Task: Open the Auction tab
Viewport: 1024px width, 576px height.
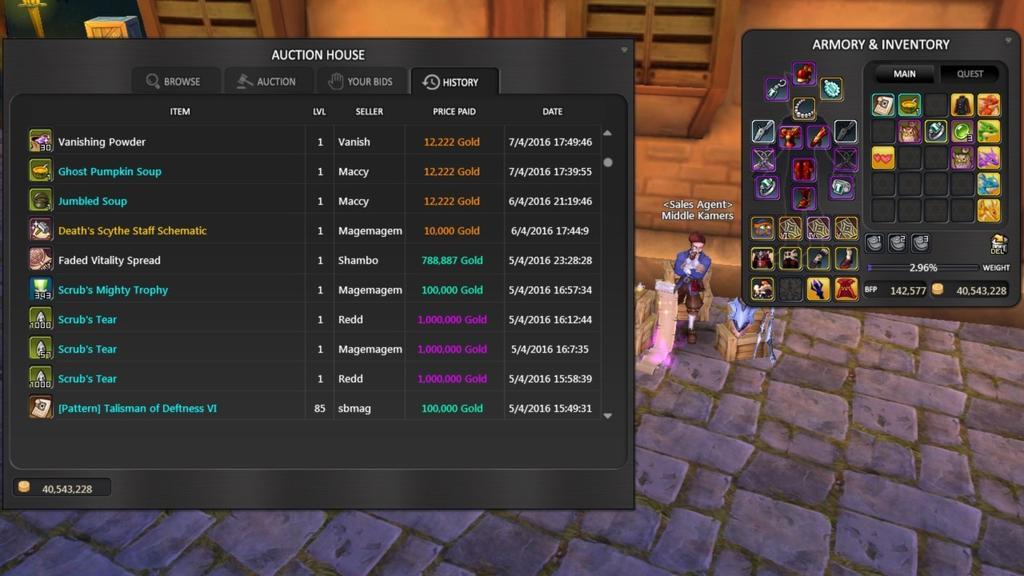Action: 266,82
